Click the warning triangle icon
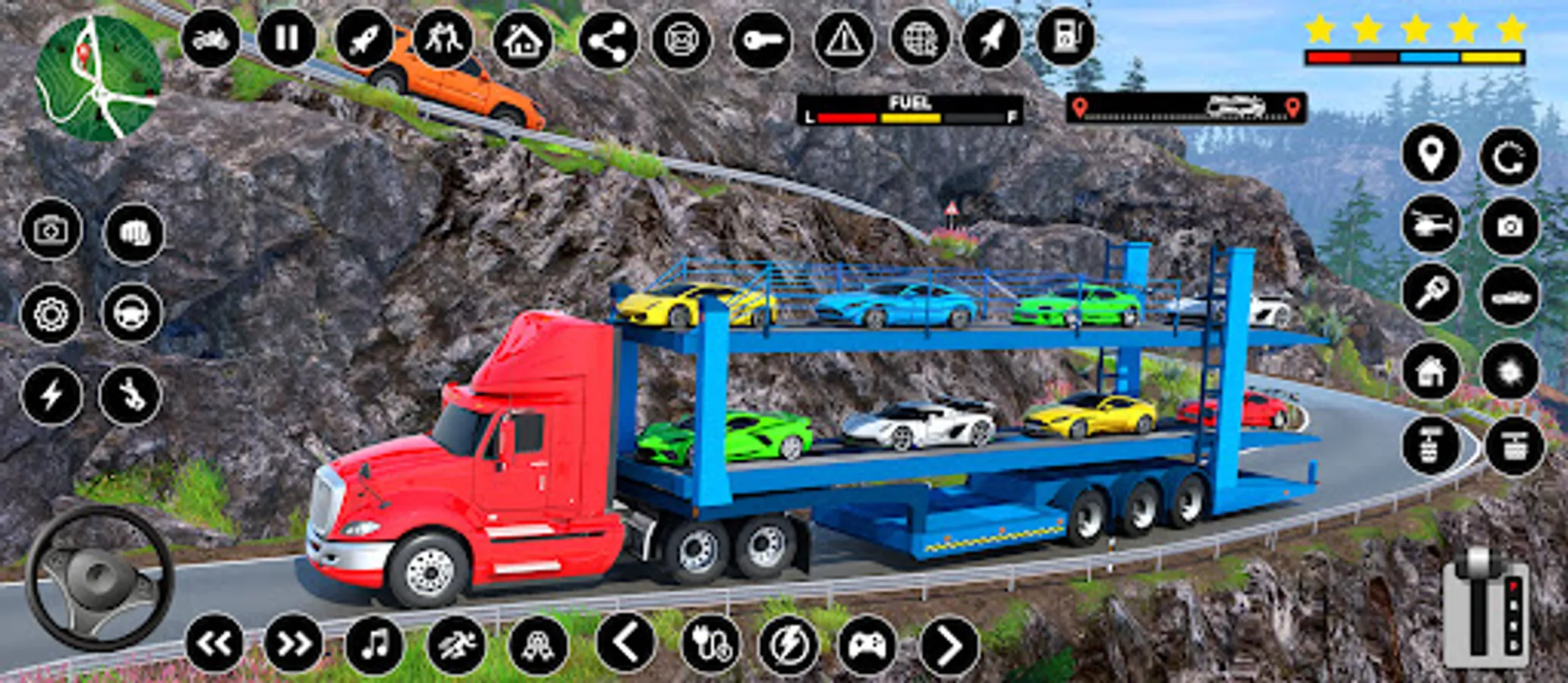This screenshot has height=683, width=1568. [842, 39]
